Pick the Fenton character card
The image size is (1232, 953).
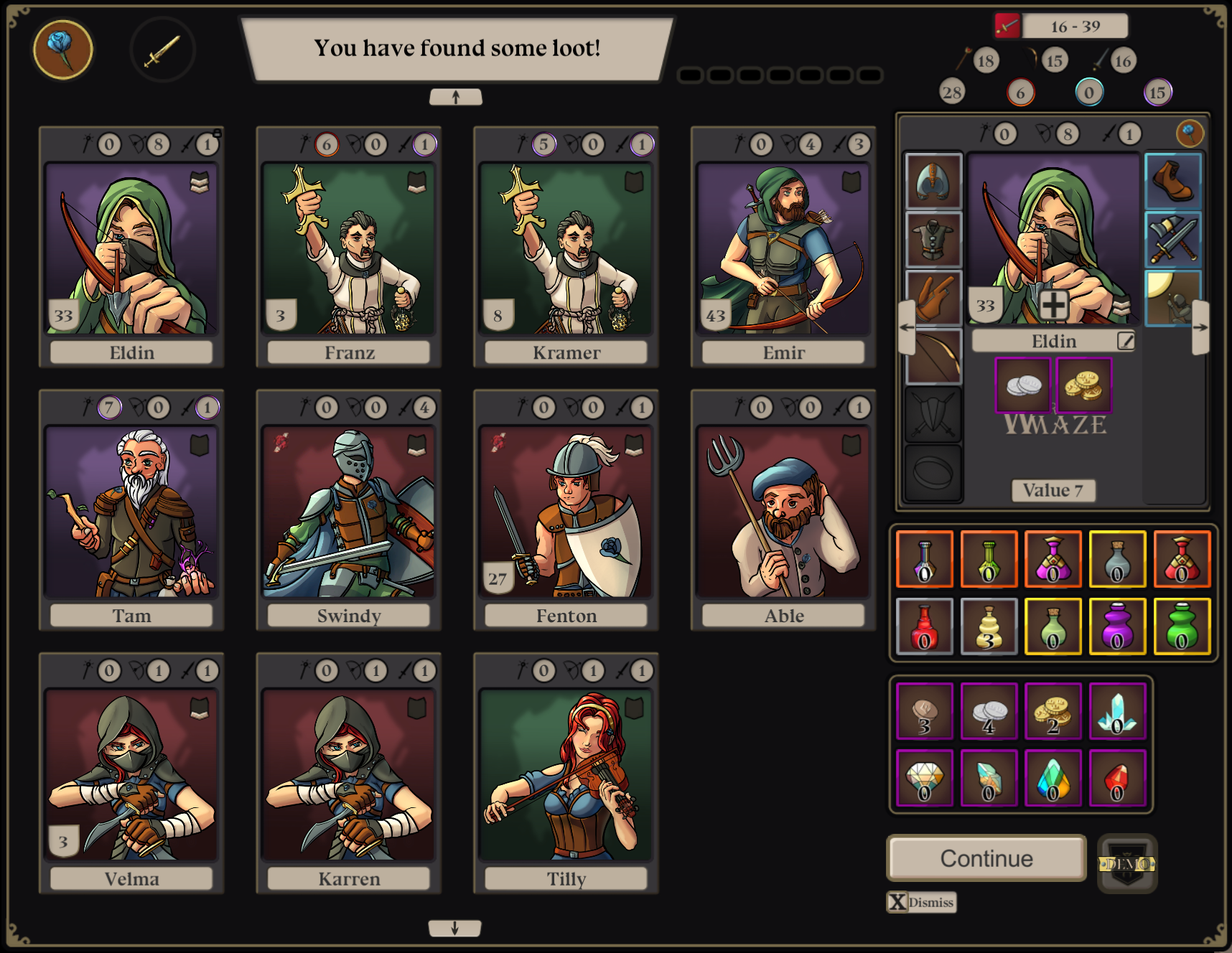coord(566,511)
